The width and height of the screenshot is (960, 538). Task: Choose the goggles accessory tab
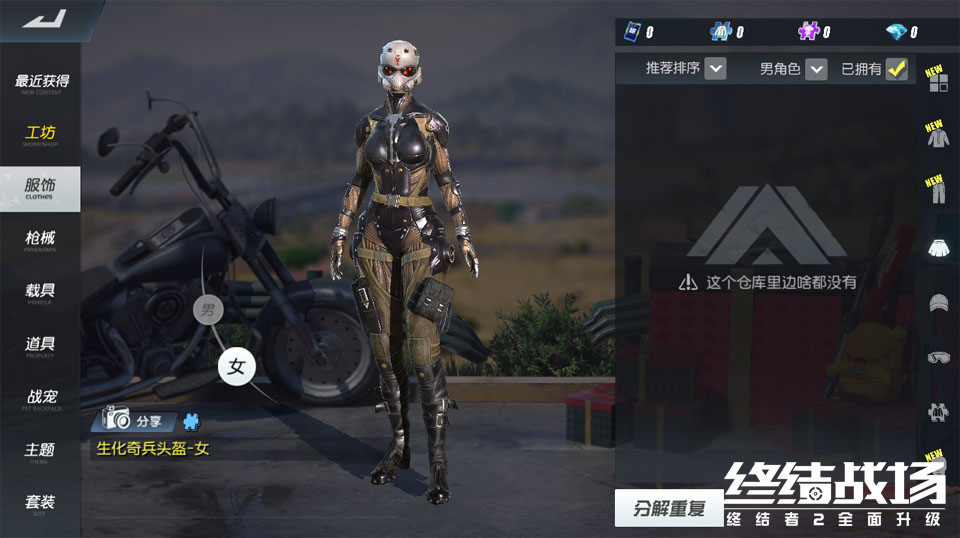coord(938,356)
